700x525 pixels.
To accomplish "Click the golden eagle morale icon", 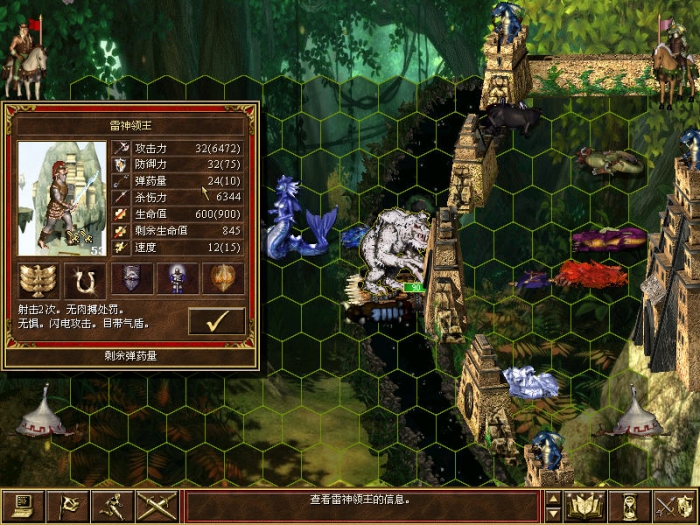I will point(39,278).
